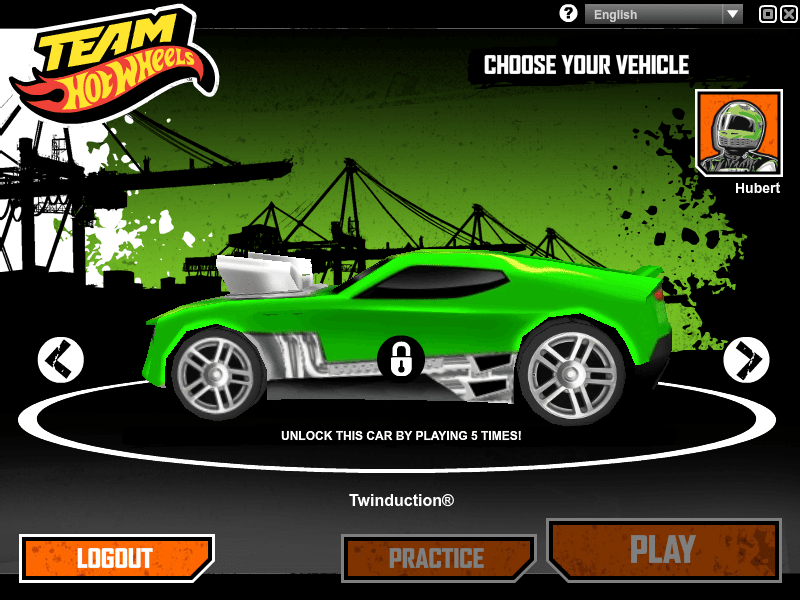
Task: Show the previous vehicle with left arrow
Action: pos(61,359)
